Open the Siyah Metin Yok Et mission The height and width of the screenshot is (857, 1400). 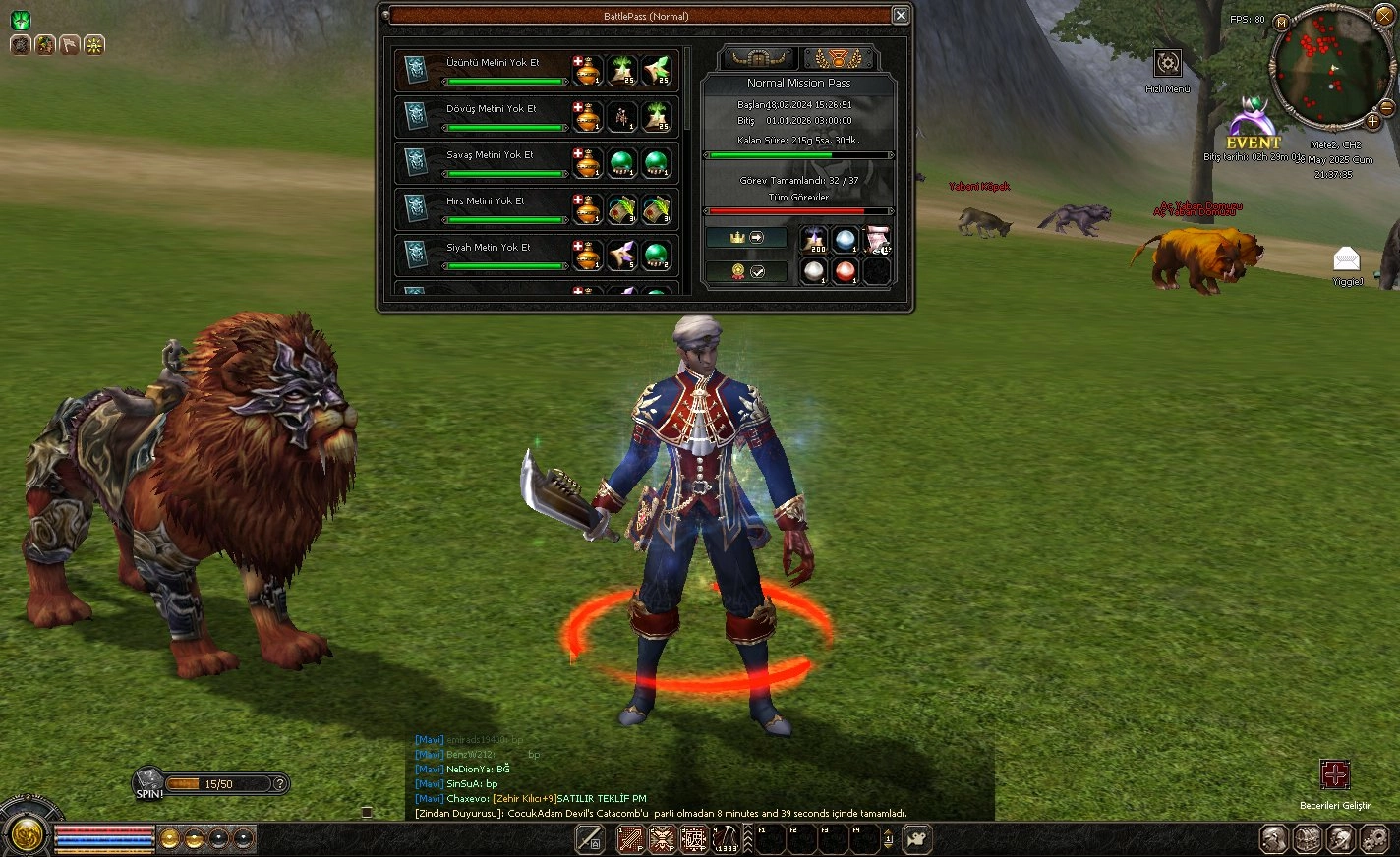488,248
